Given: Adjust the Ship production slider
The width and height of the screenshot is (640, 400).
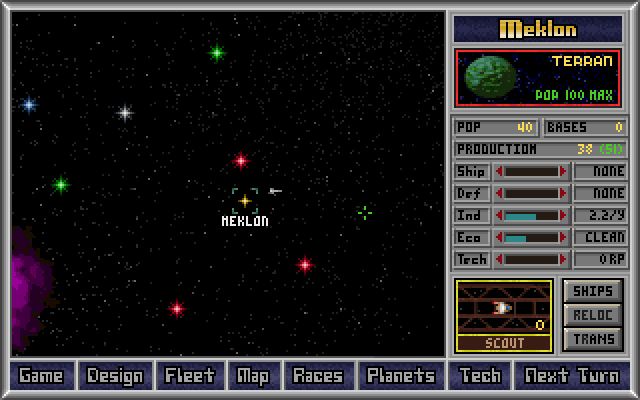Looking at the screenshot, I should 531,171.
